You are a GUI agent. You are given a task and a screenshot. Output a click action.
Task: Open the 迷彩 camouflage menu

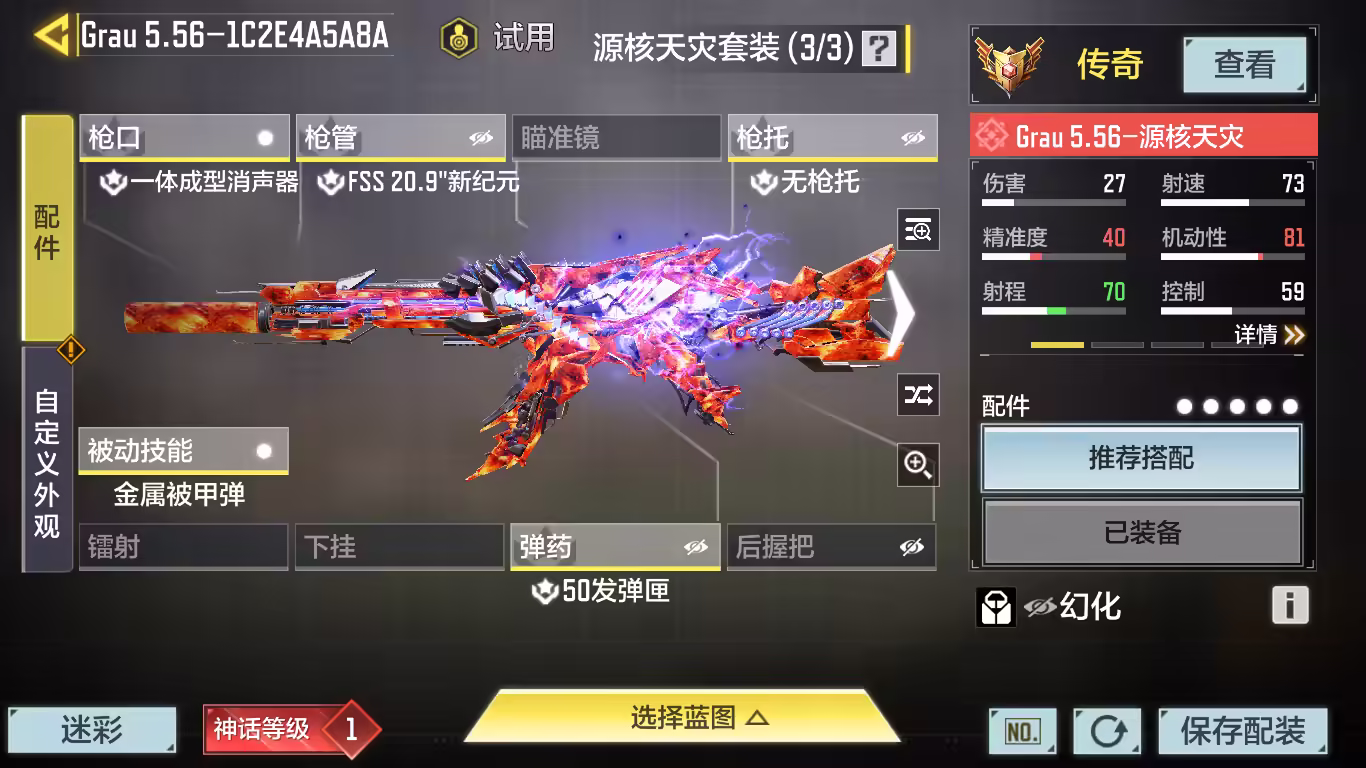click(x=92, y=731)
